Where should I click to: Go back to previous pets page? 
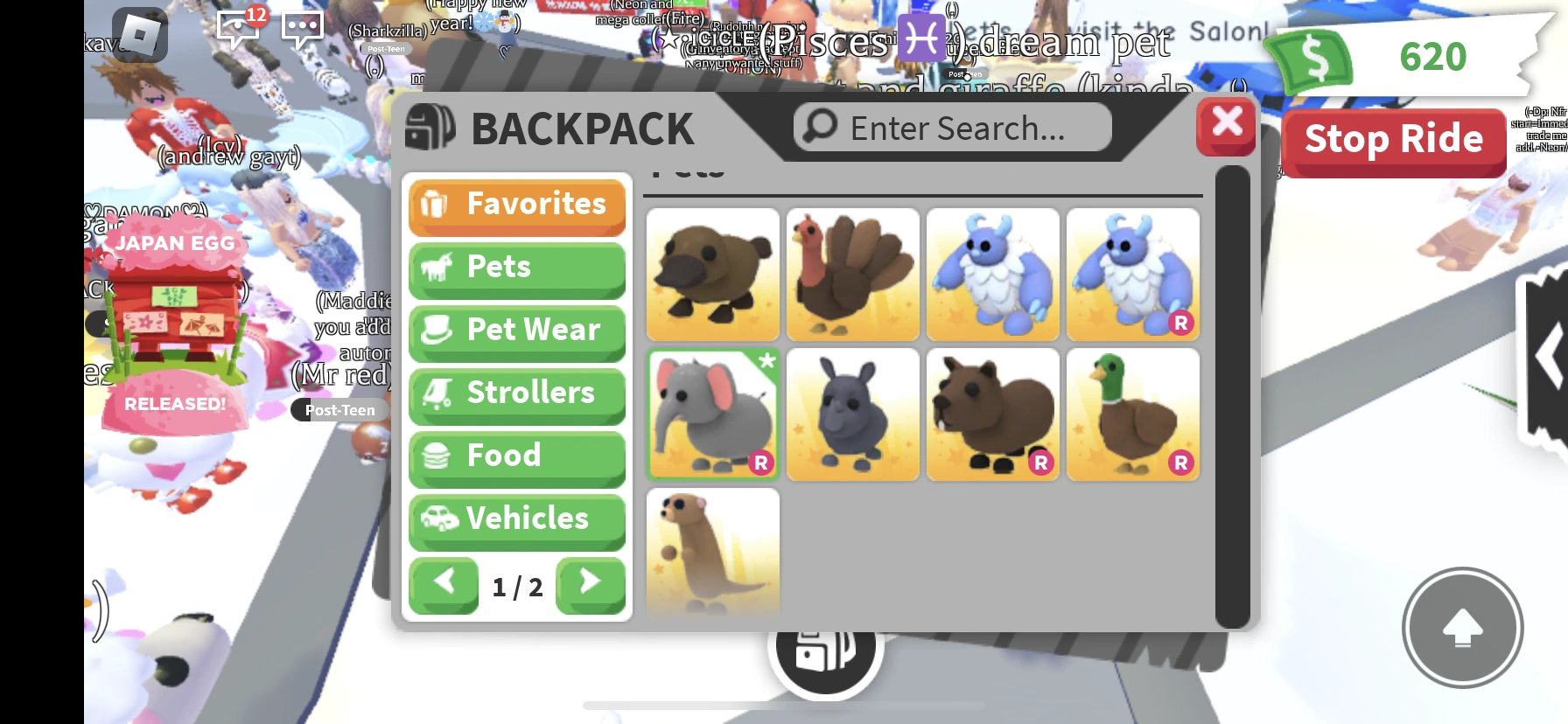coord(444,584)
